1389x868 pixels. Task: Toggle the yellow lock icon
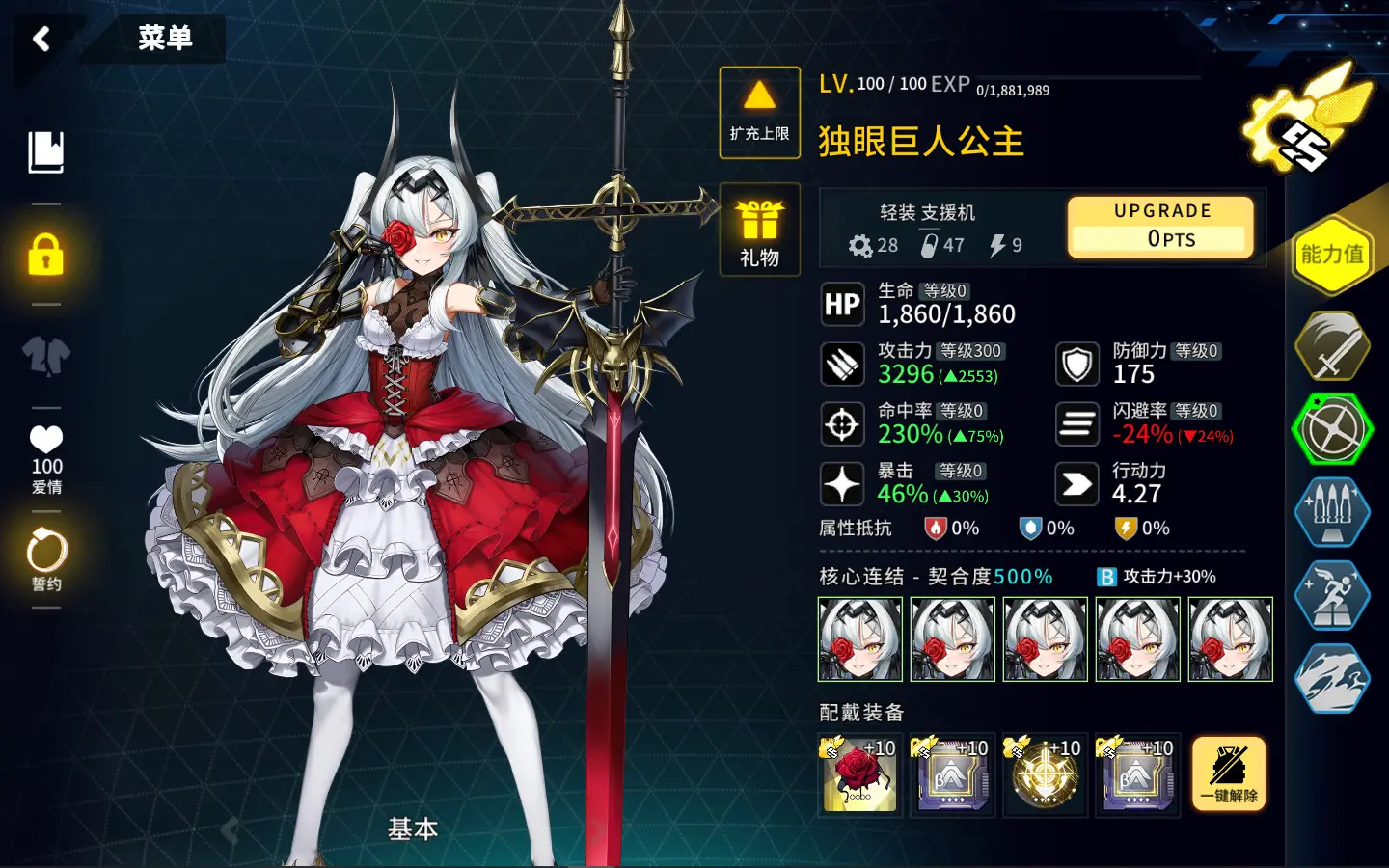(46, 255)
